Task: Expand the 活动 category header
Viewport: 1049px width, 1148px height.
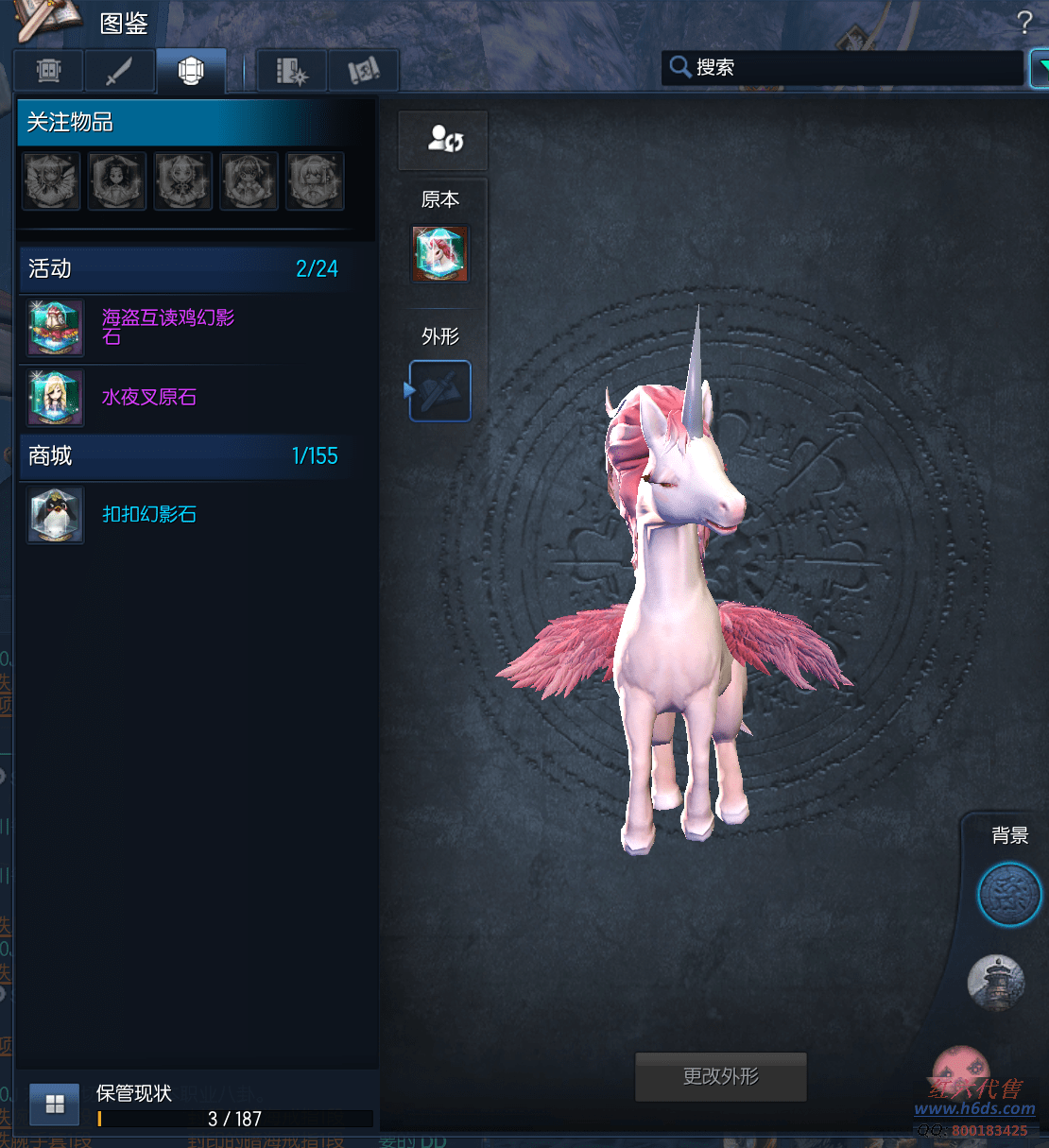Action: (184, 269)
